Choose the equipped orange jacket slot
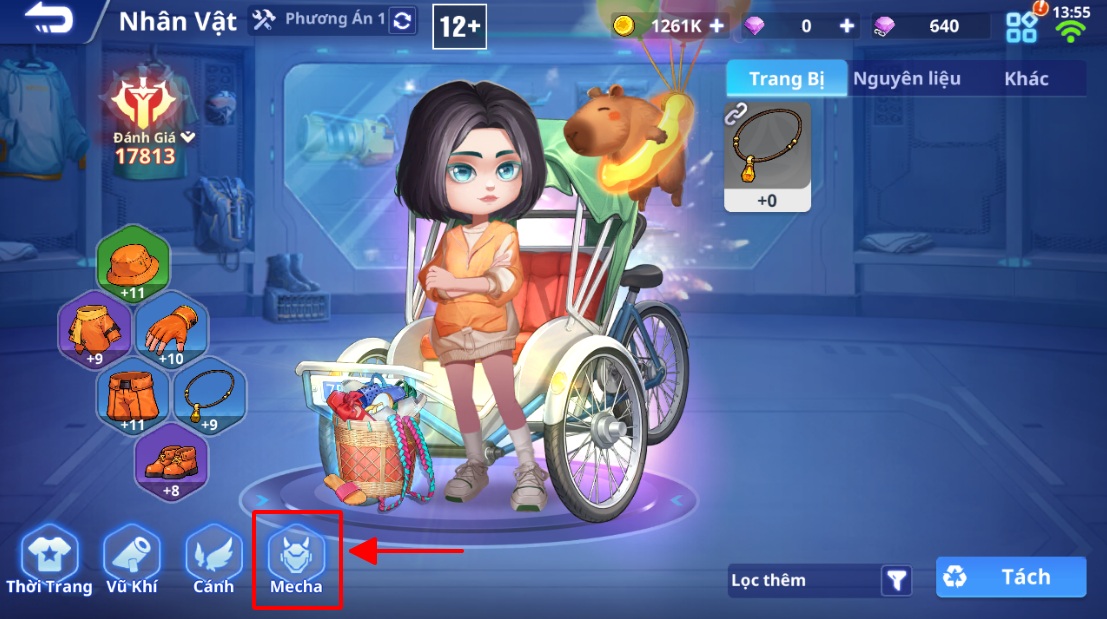 click(x=94, y=329)
